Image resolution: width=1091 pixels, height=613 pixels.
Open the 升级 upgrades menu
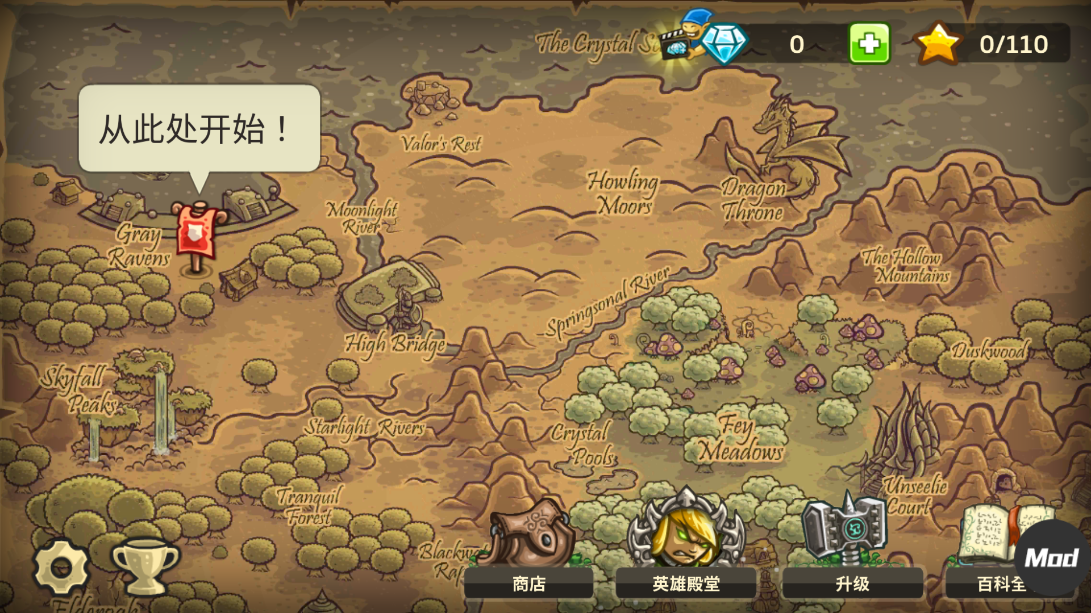click(851, 545)
